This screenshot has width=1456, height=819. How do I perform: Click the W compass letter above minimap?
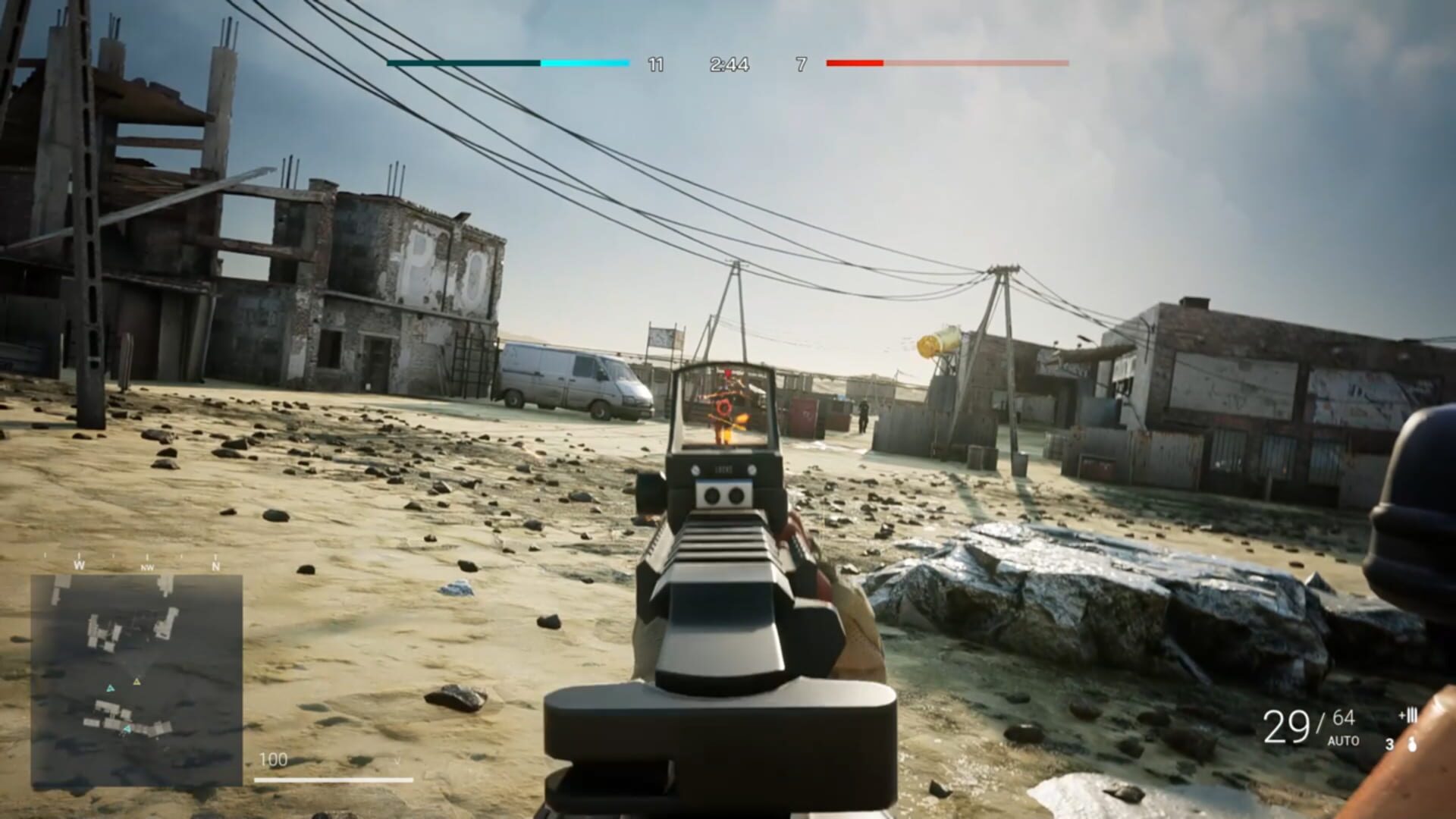click(x=80, y=565)
